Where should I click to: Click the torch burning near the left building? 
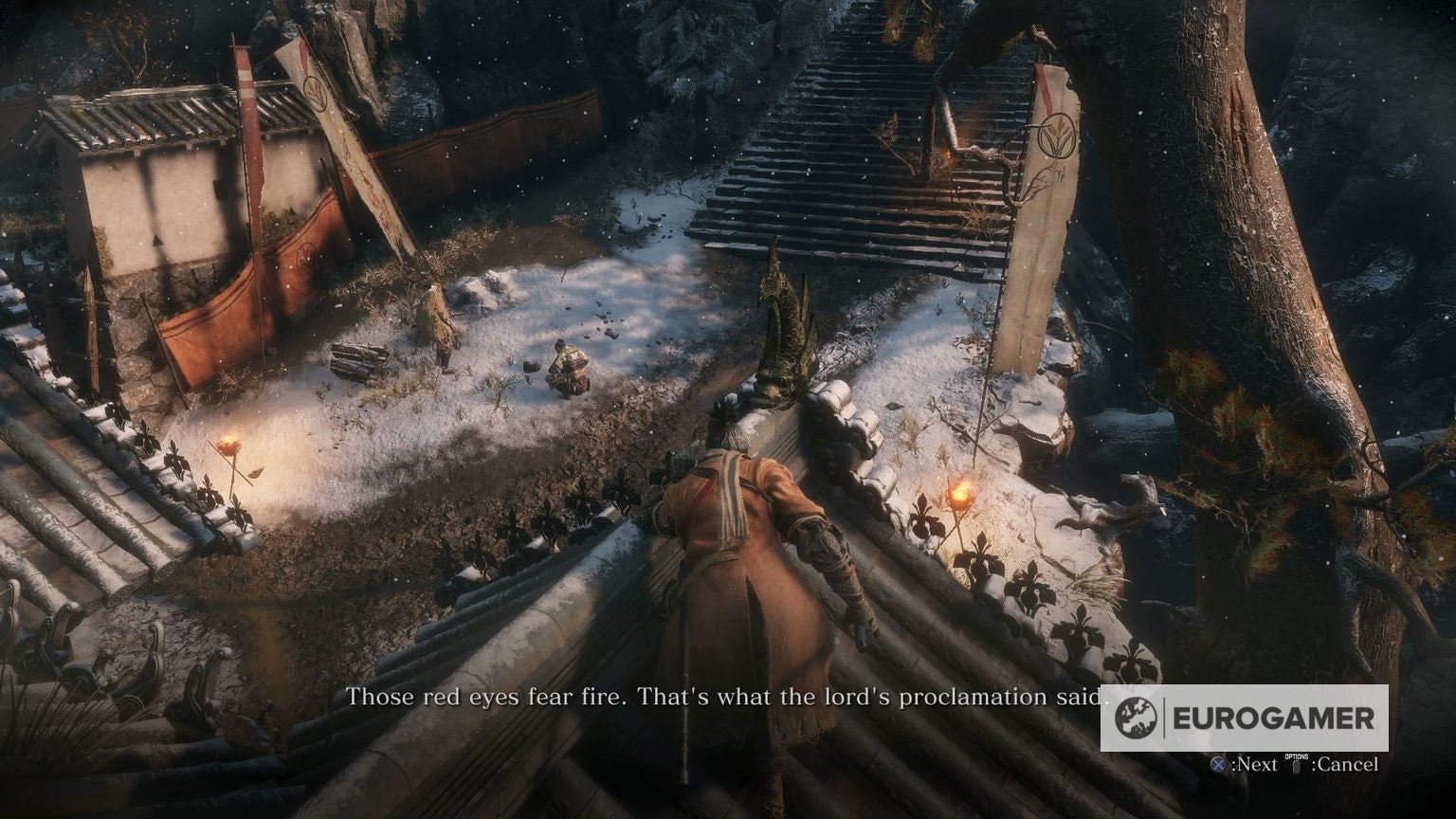[227, 441]
